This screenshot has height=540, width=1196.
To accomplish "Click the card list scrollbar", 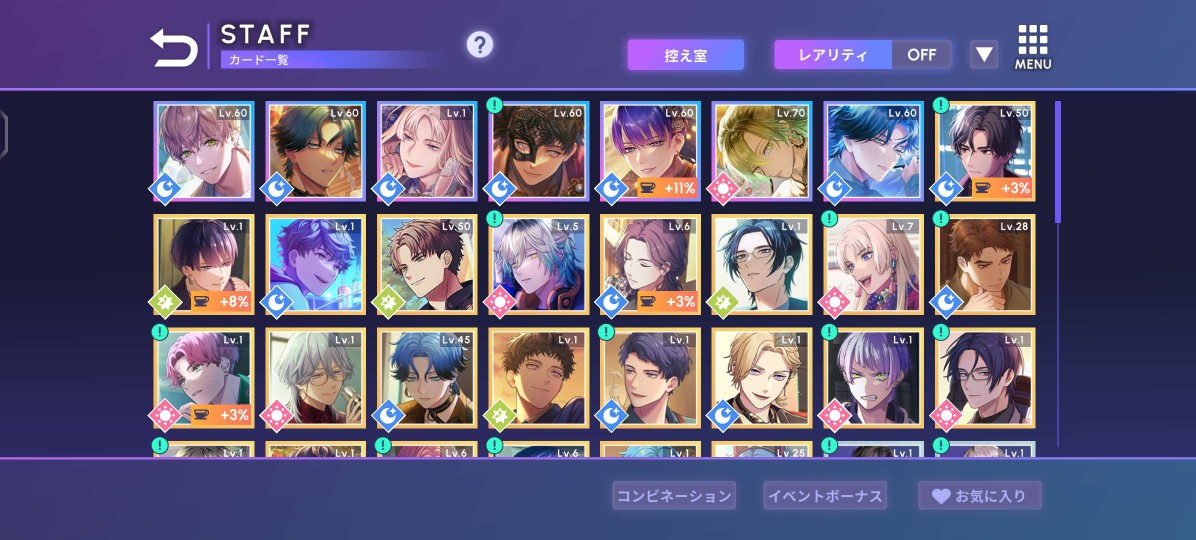I will (1058, 161).
